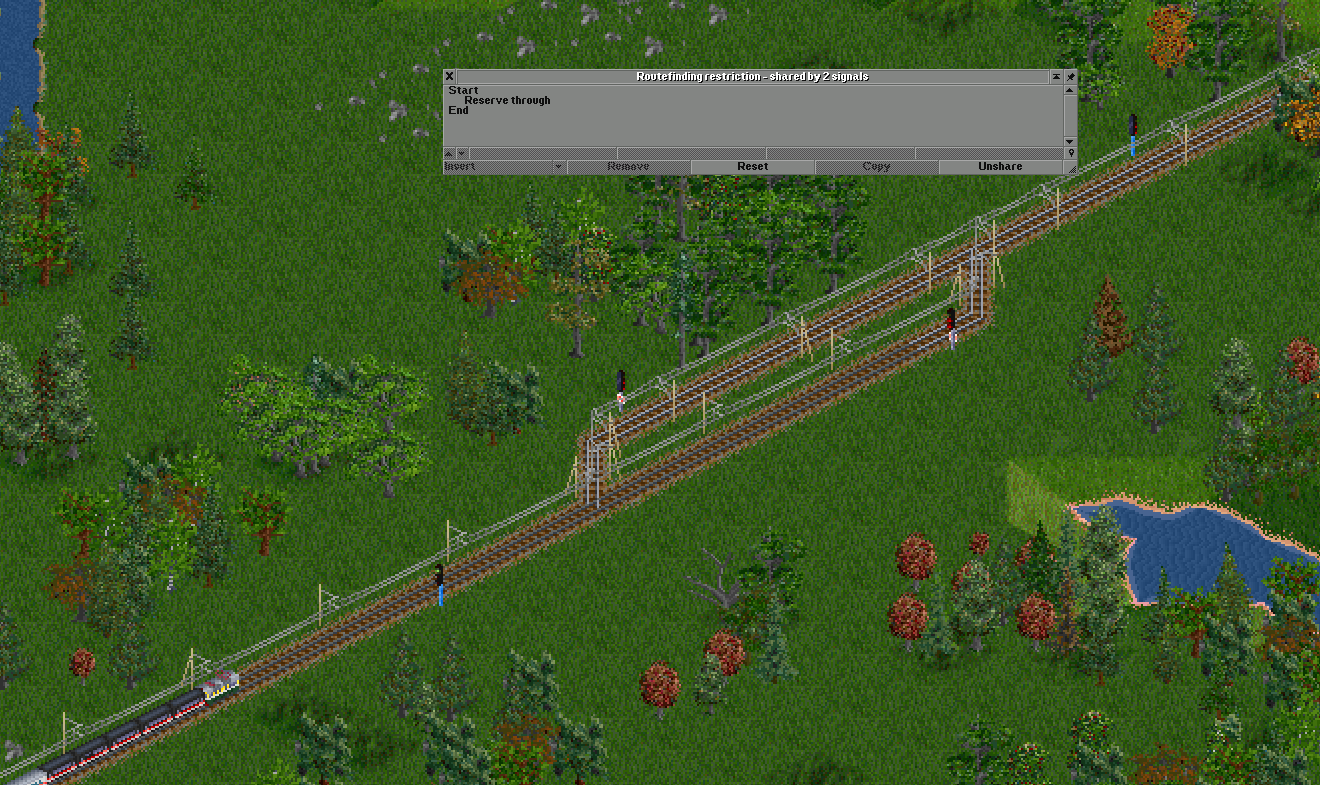Click the disabled Remove button
Image resolution: width=1320 pixels, height=785 pixels.
click(629, 166)
